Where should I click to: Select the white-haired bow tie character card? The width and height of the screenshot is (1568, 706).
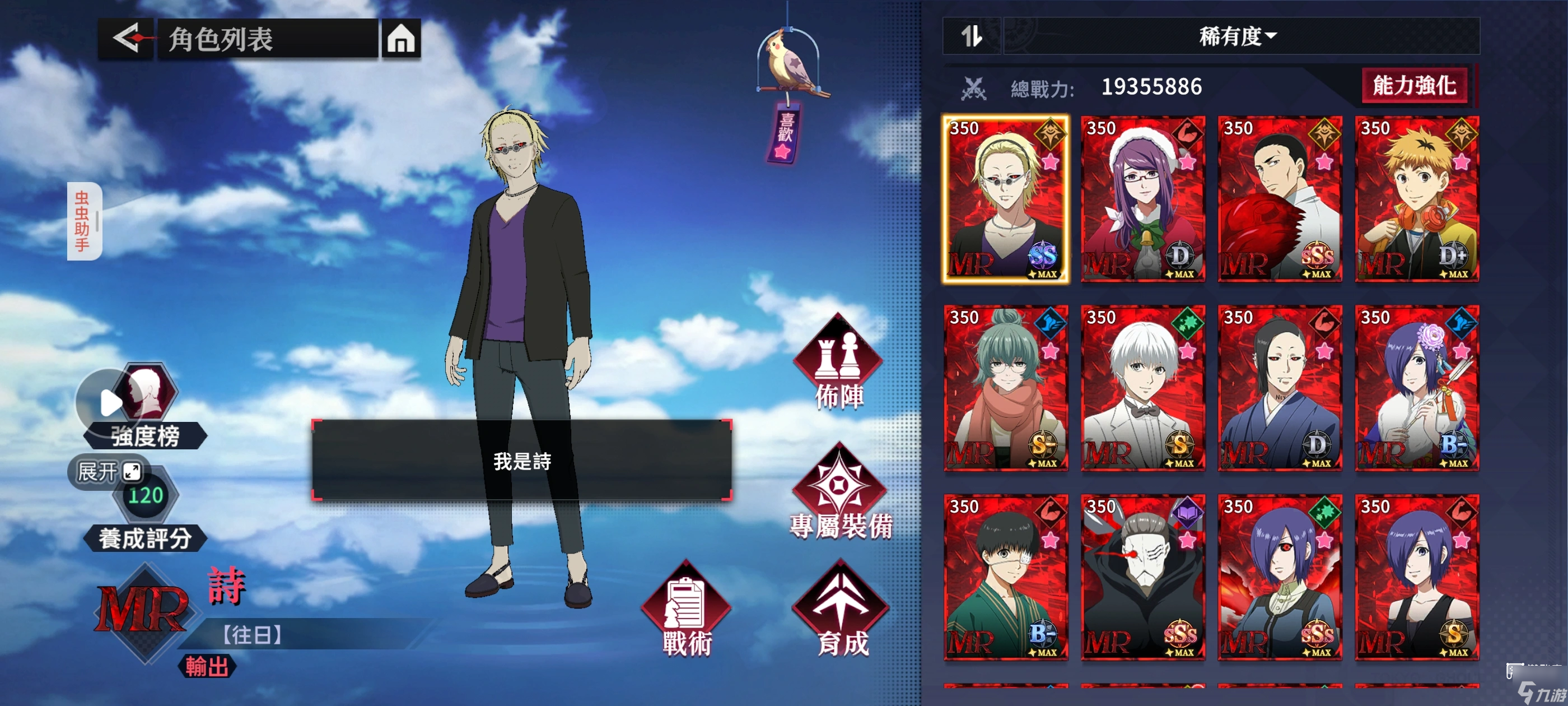[1142, 388]
